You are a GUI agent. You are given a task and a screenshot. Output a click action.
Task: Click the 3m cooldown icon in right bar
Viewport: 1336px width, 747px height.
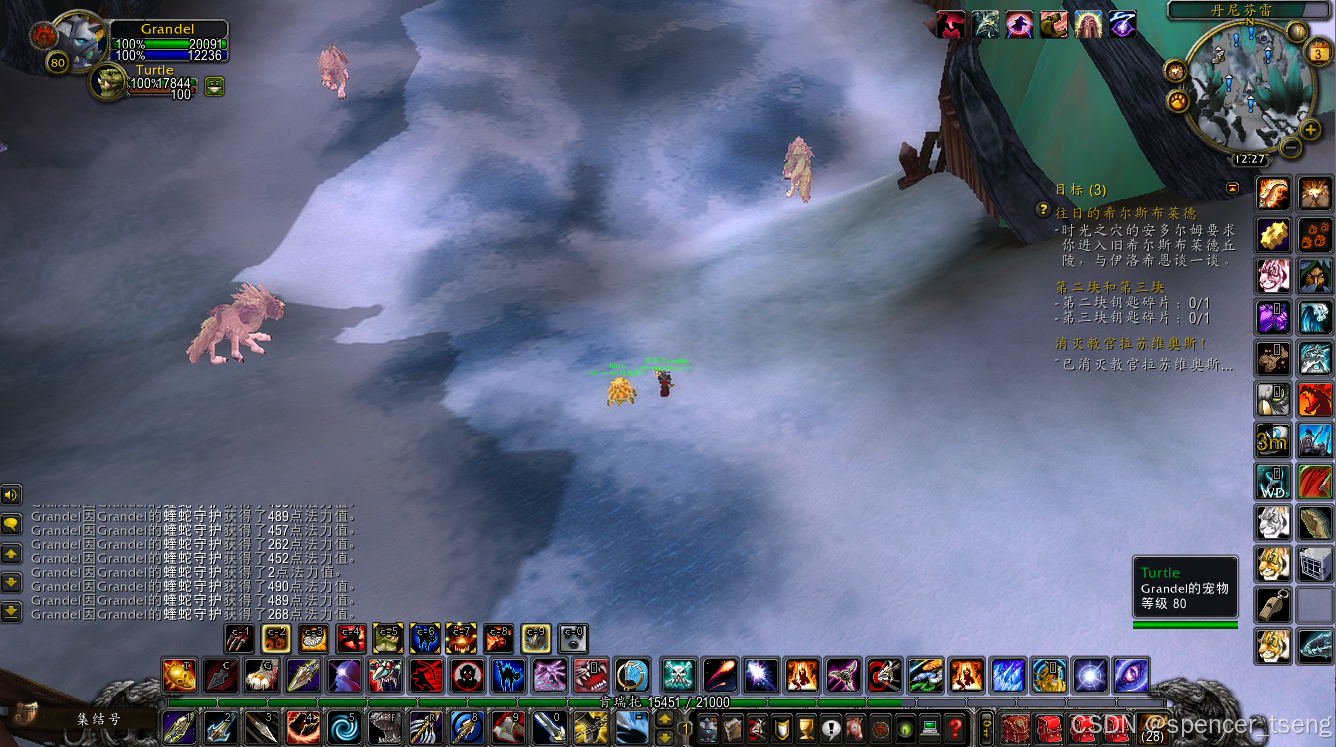pos(1272,440)
